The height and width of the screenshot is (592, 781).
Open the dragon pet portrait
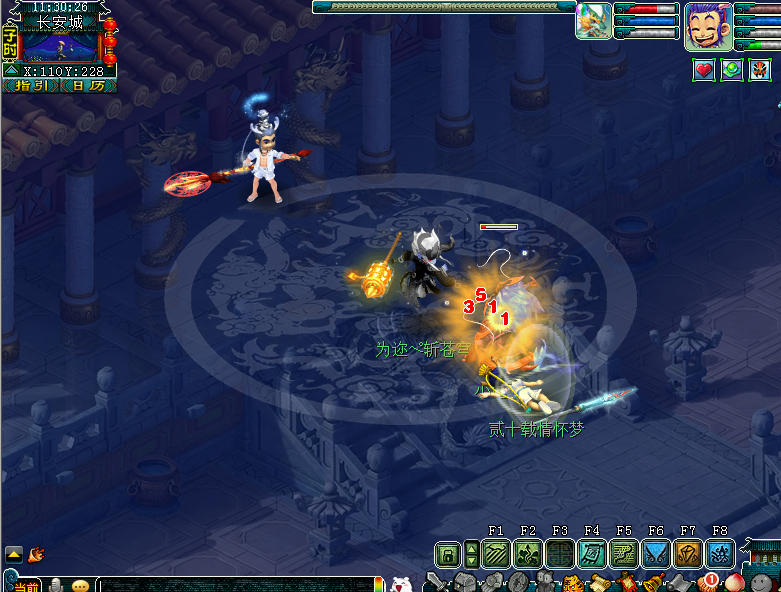point(595,21)
